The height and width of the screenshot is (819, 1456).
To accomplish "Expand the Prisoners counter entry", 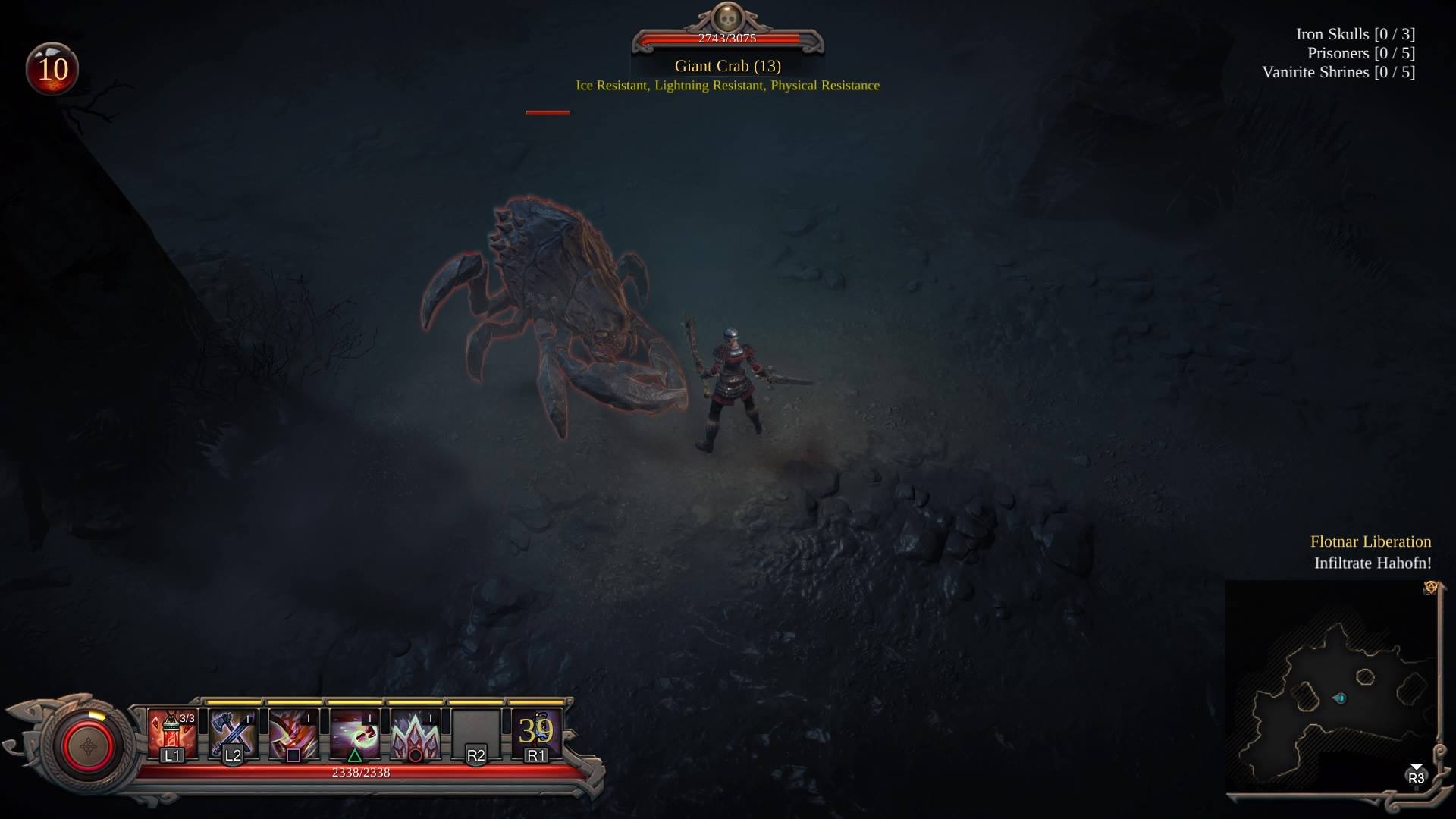I will (1362, 53).
